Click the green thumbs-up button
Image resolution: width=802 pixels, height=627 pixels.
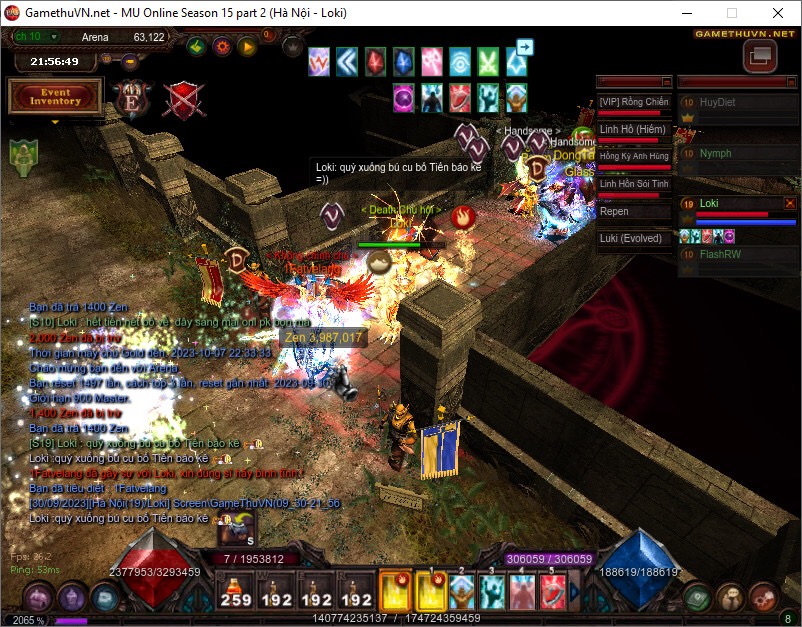point(197,46)
